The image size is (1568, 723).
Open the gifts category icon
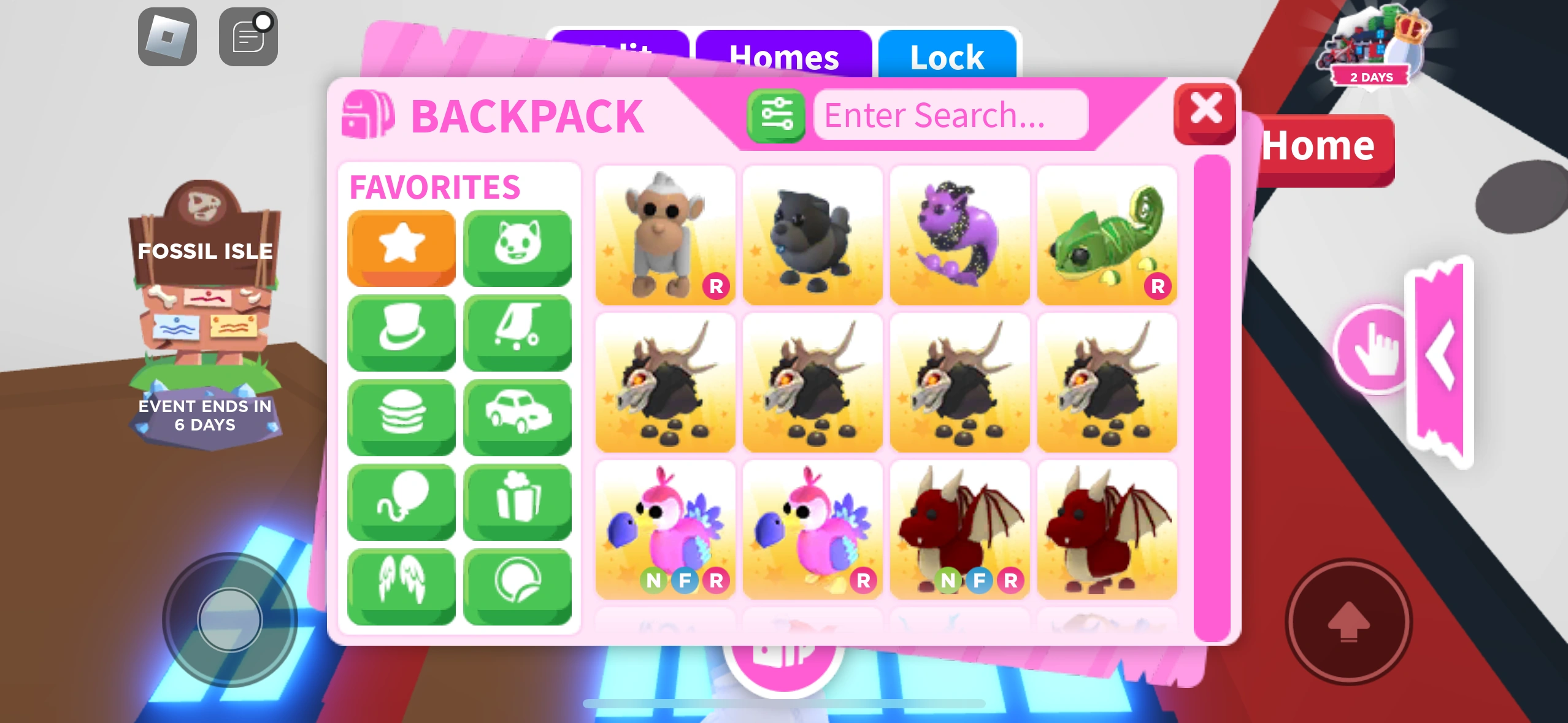pyautogui.click(x=518, y=501)
